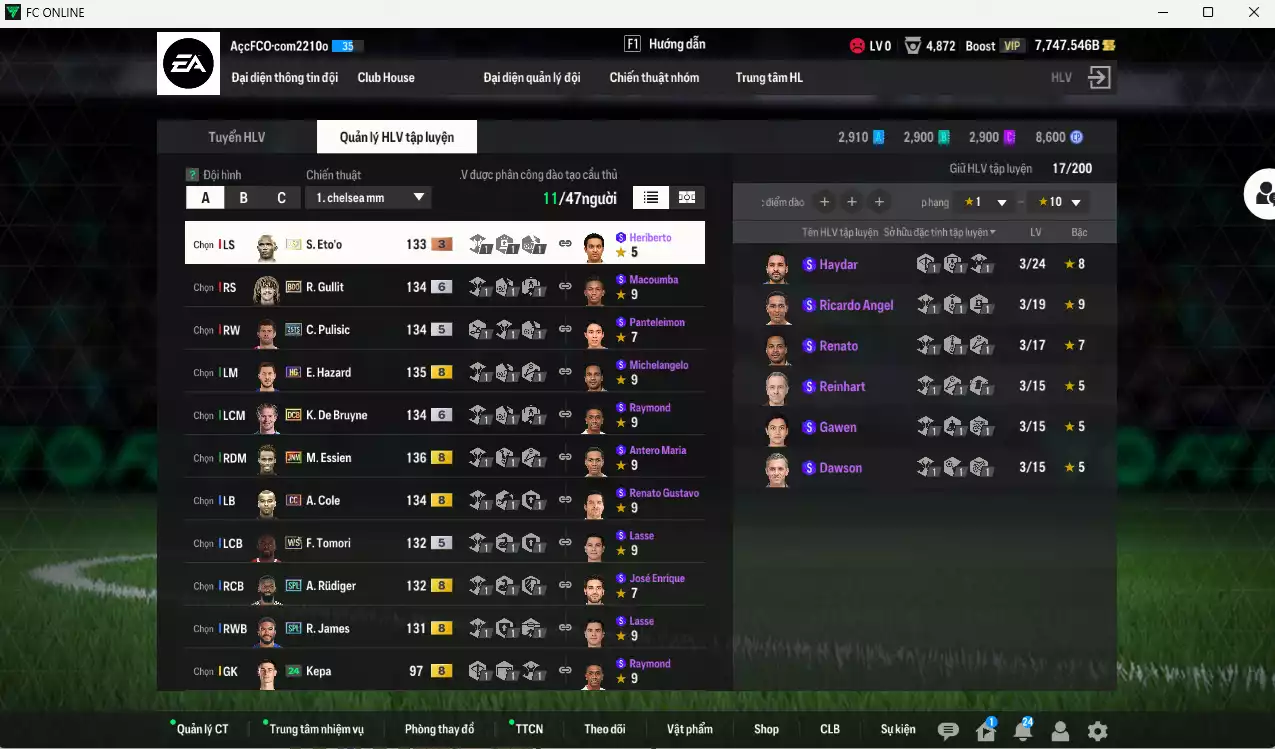
Task: Open the settings gear icon
Action: 1097,731
